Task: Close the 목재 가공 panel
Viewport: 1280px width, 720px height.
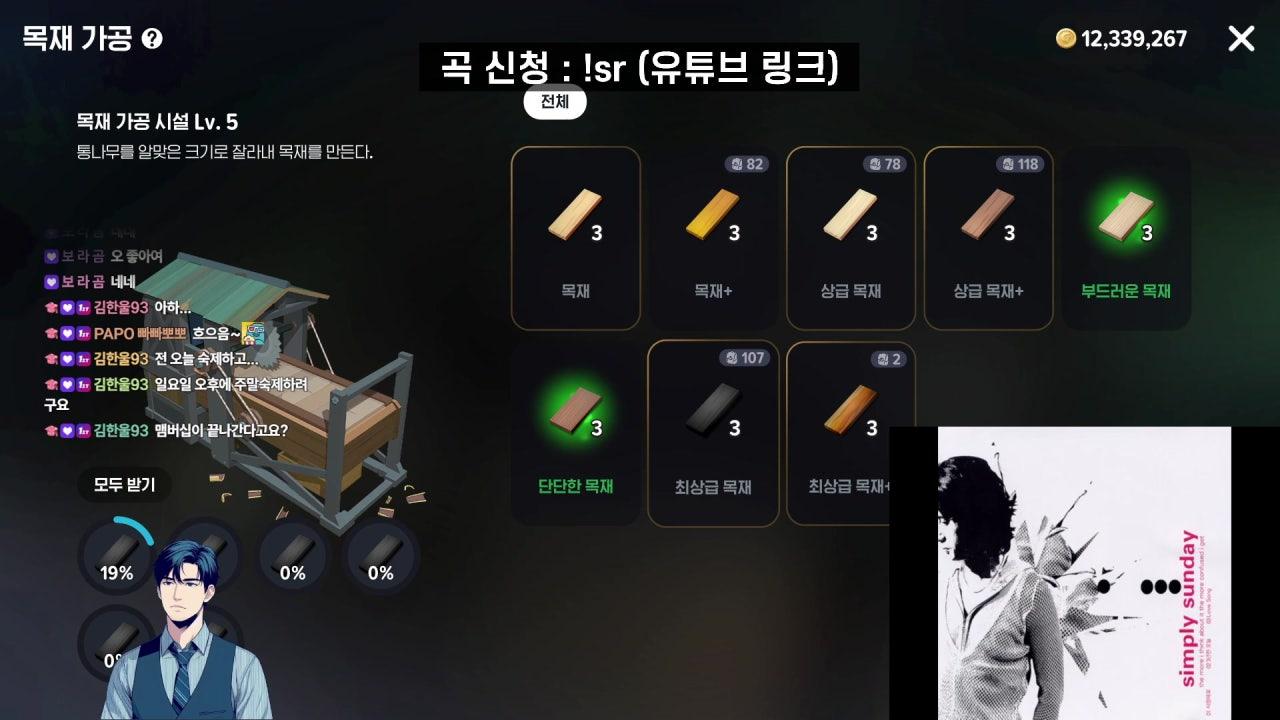Action: coord(1241,39)
